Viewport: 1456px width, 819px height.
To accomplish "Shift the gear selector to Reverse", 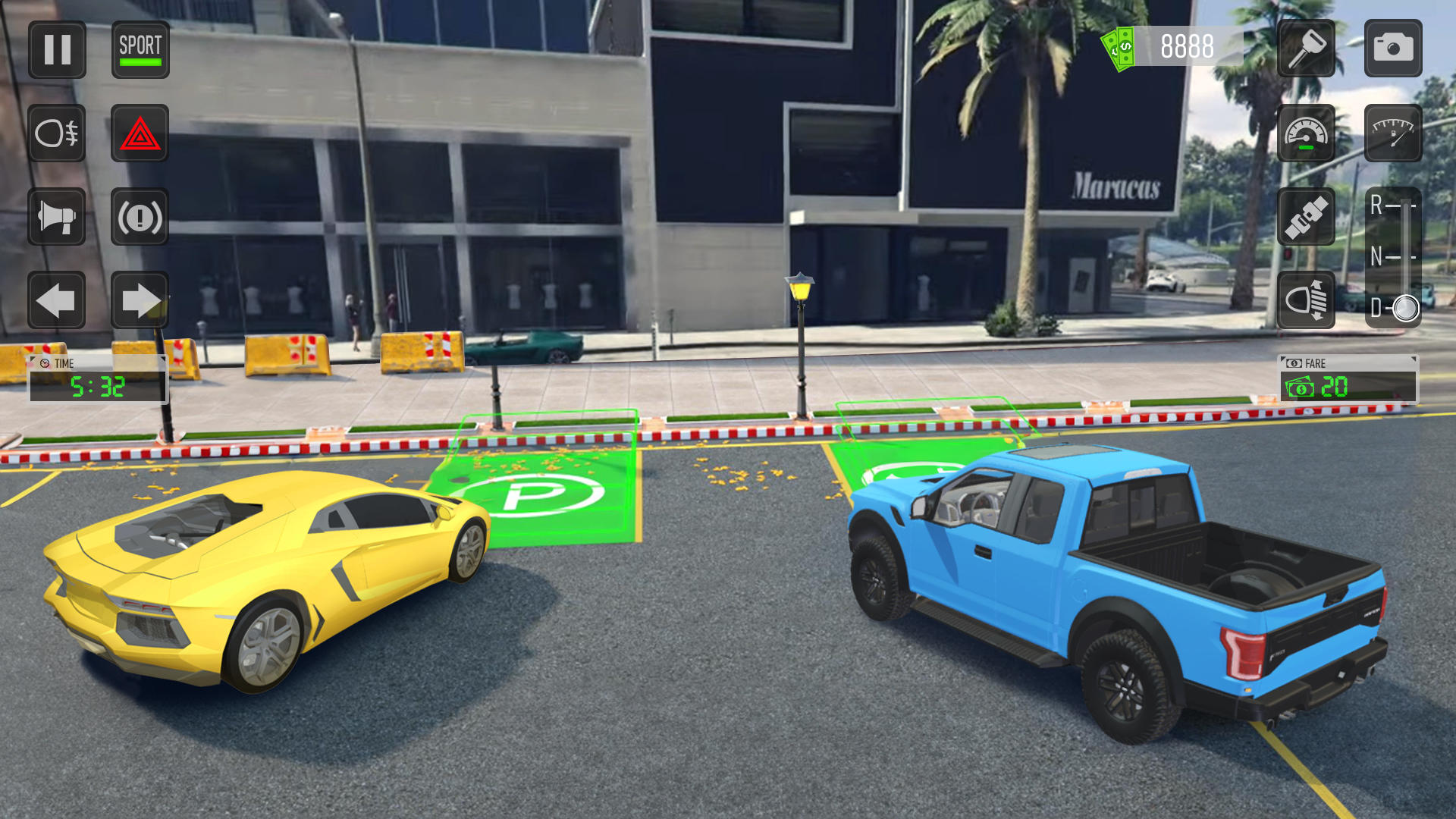I will point(1399,203).
